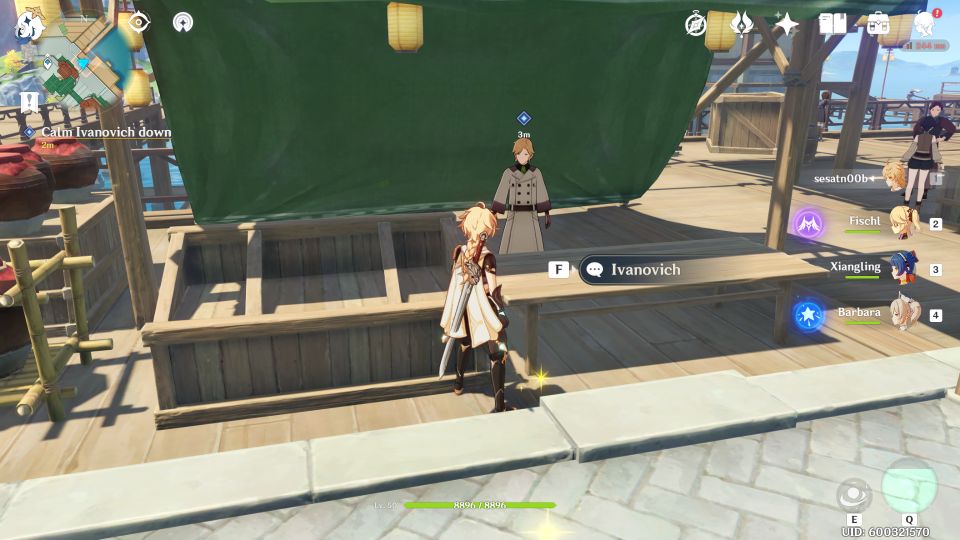Open the map from the minimap
Image resolution: width=960 pixels, height=540 pixels.
coord(82,69)
